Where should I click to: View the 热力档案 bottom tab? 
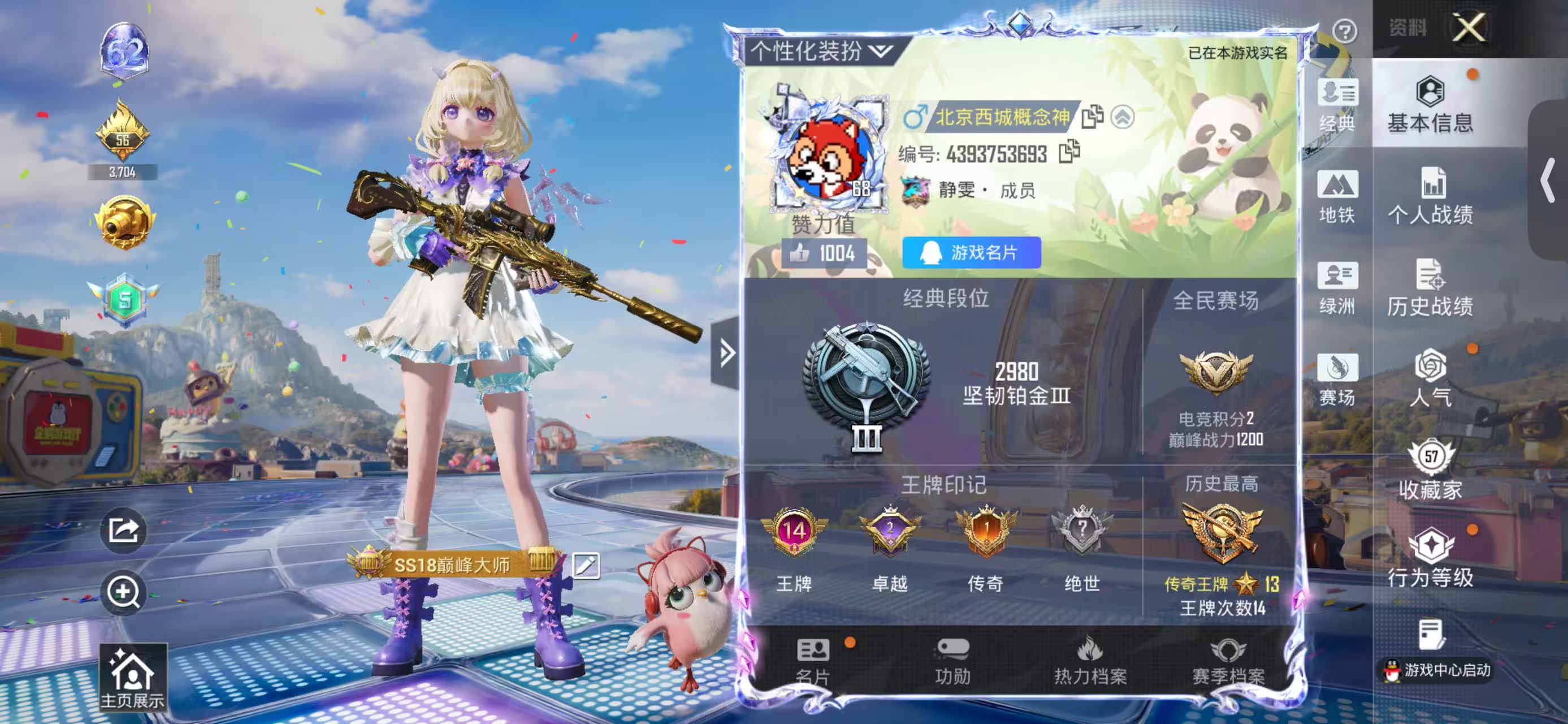(1090, 661)
